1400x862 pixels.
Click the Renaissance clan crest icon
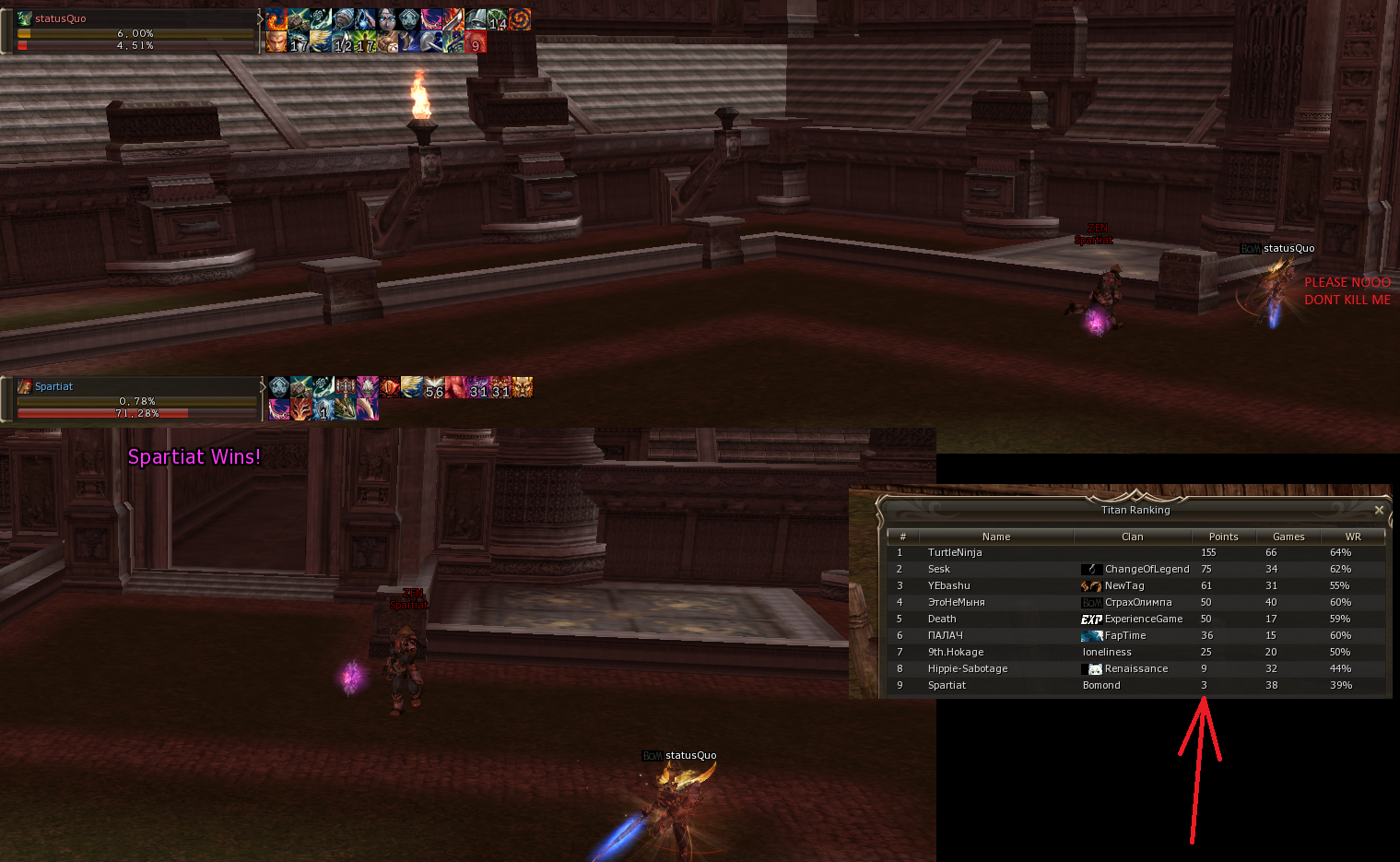point(1091,668)
